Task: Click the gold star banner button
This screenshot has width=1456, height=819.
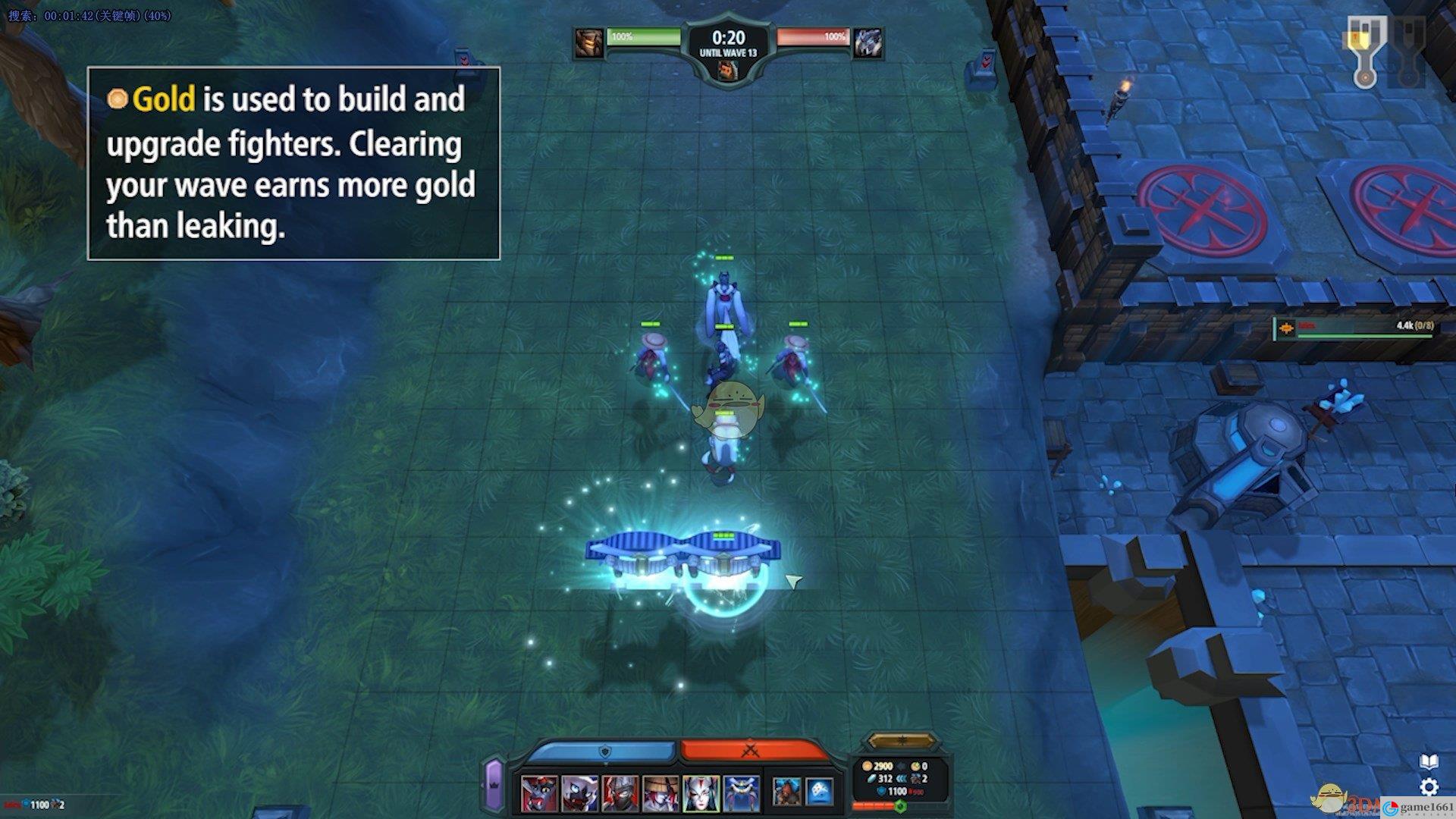Action: click(901, 740)
